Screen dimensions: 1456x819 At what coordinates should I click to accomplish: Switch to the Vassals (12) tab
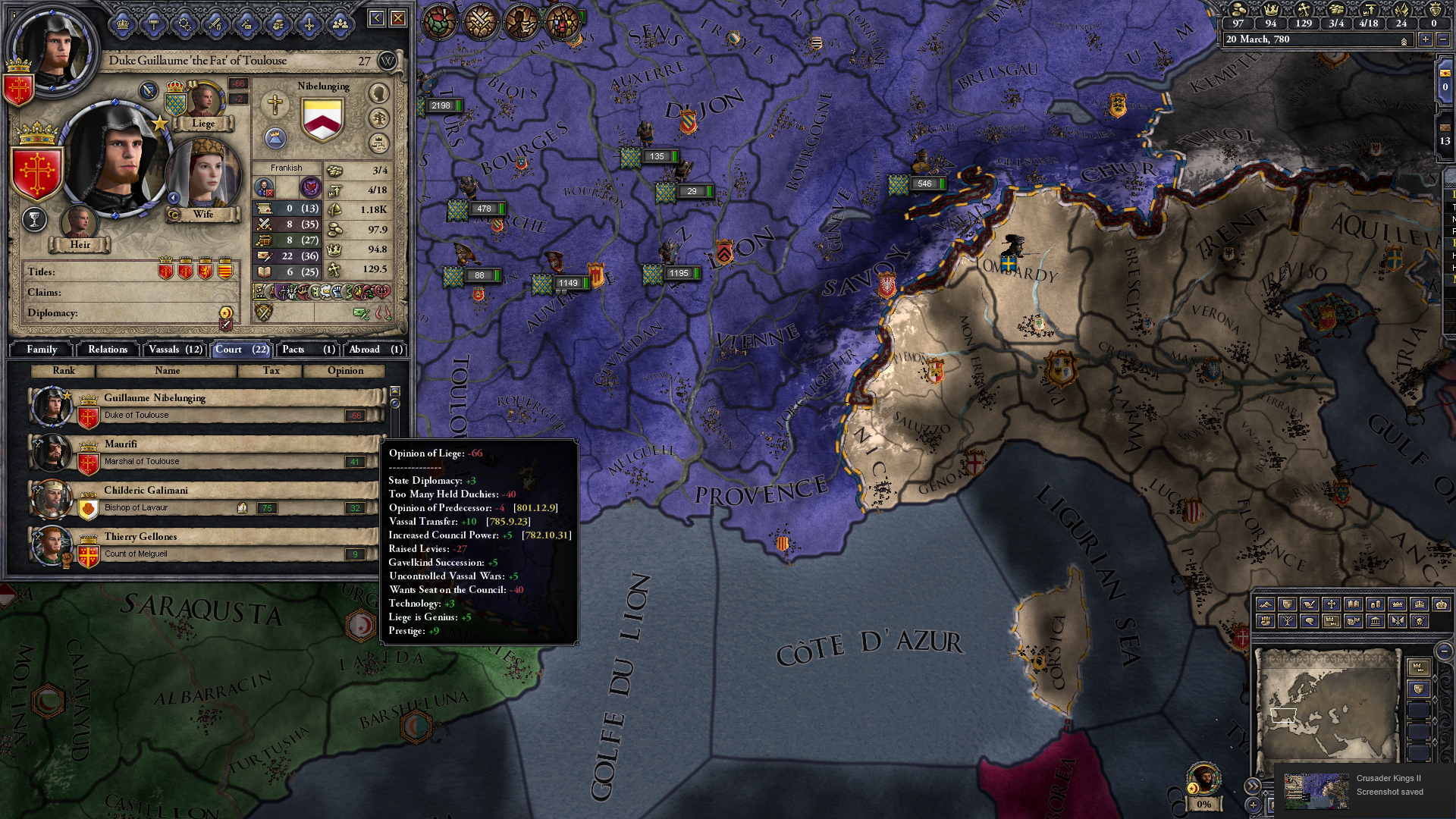(175, 350)
